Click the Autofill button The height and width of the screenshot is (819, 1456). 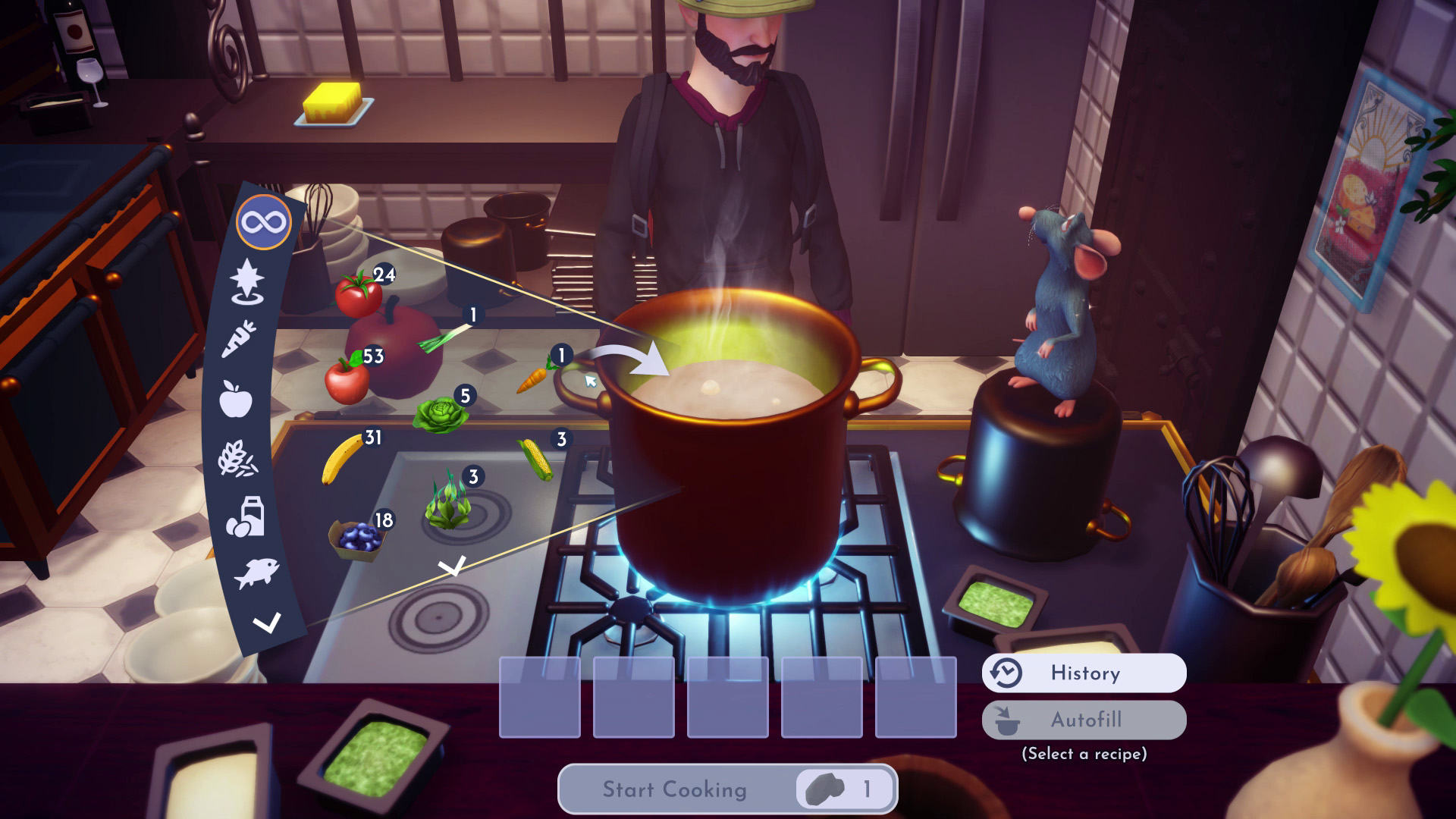tap(1084, 720)
